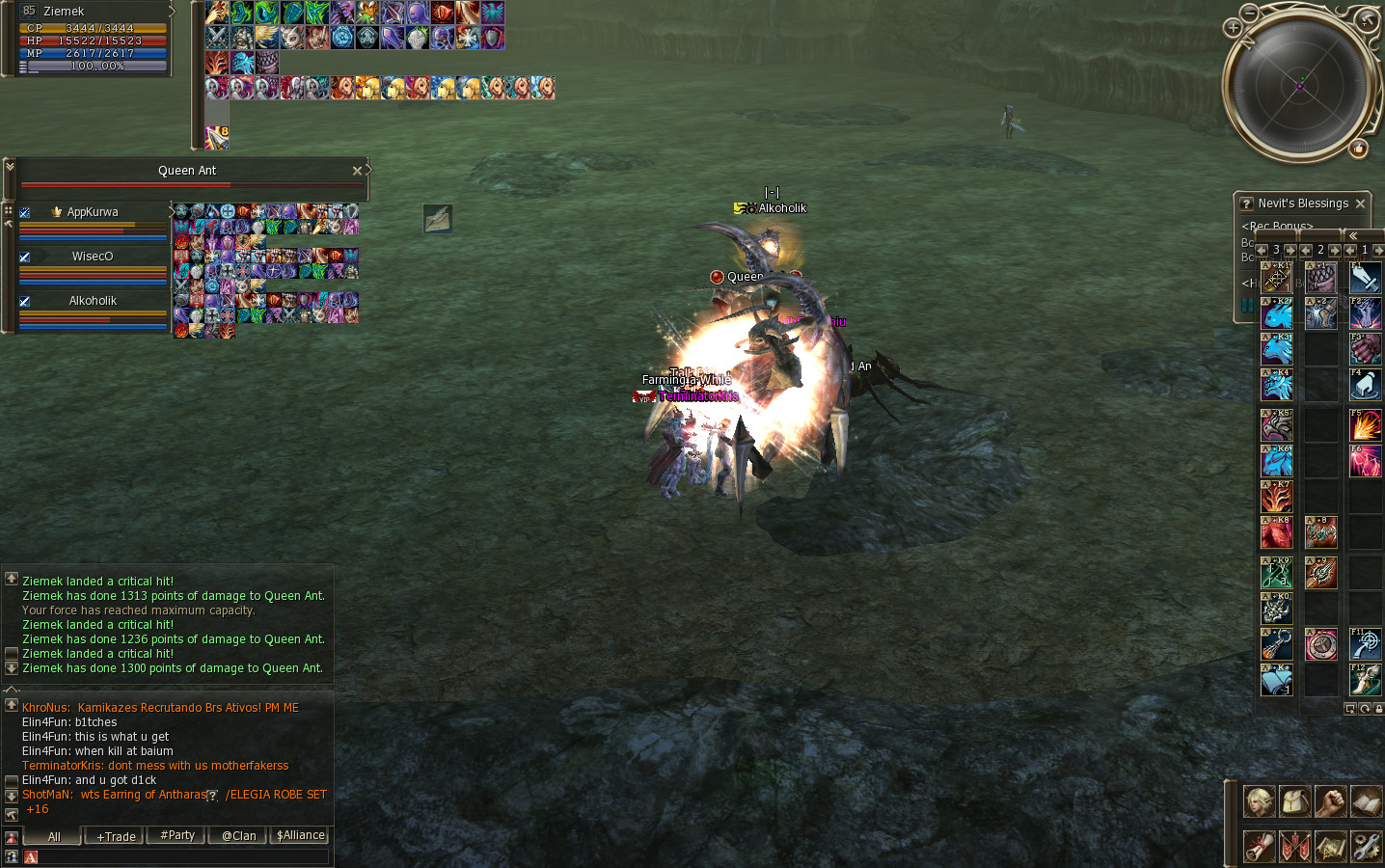Activate the F1 skill shortcut

click(1365, 277)
